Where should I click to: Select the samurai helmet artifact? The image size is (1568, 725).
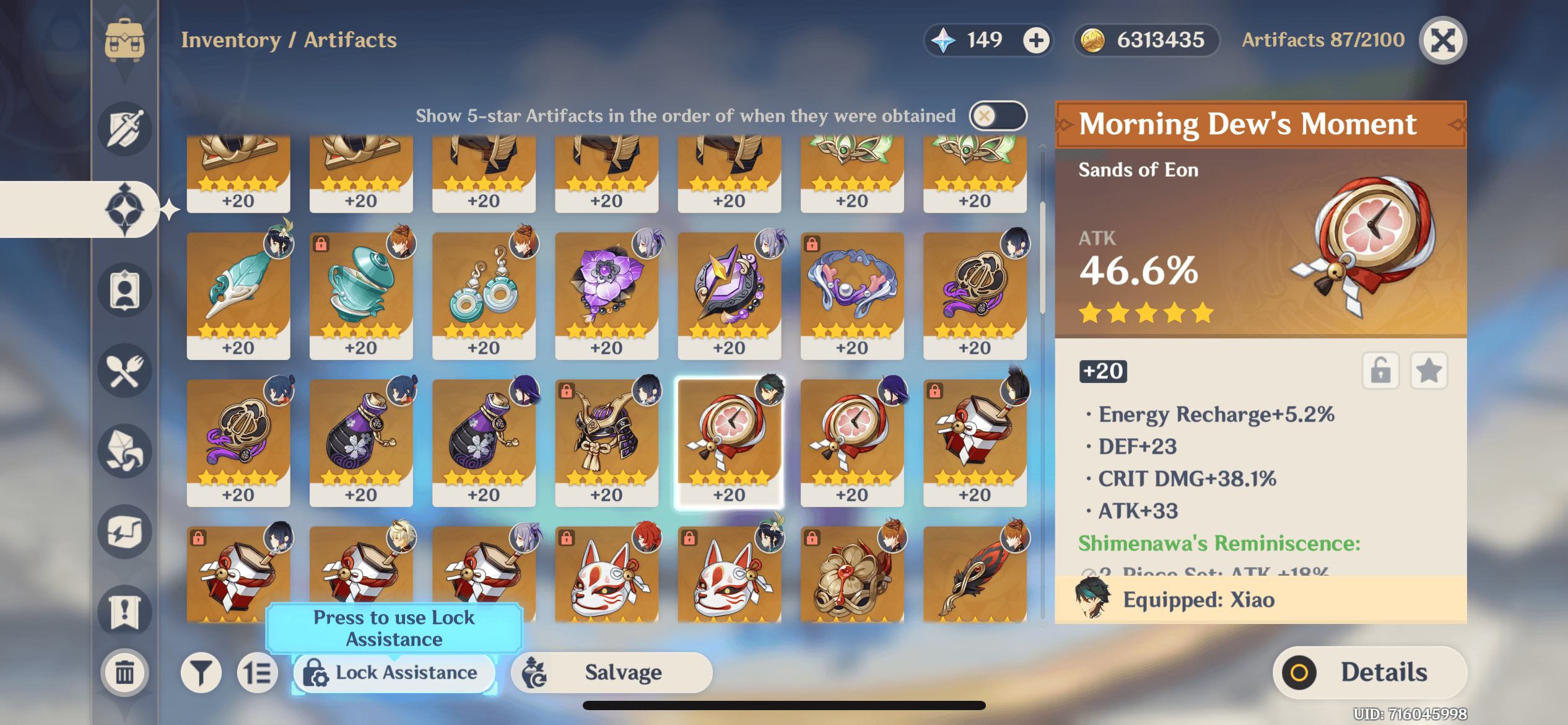click(x=606, y=442)
